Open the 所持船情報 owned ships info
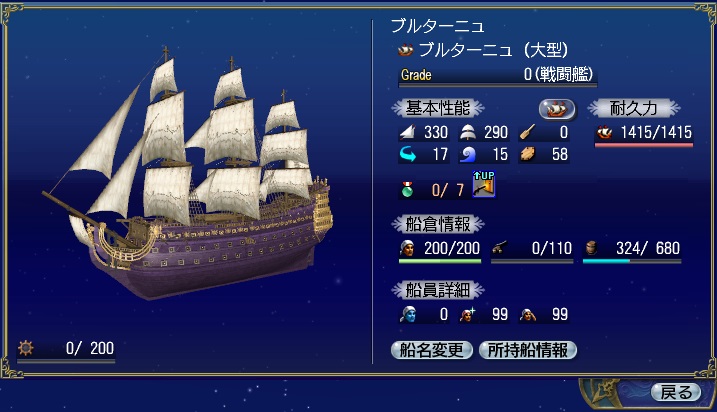The image size is (717, 412). point(527,350)
